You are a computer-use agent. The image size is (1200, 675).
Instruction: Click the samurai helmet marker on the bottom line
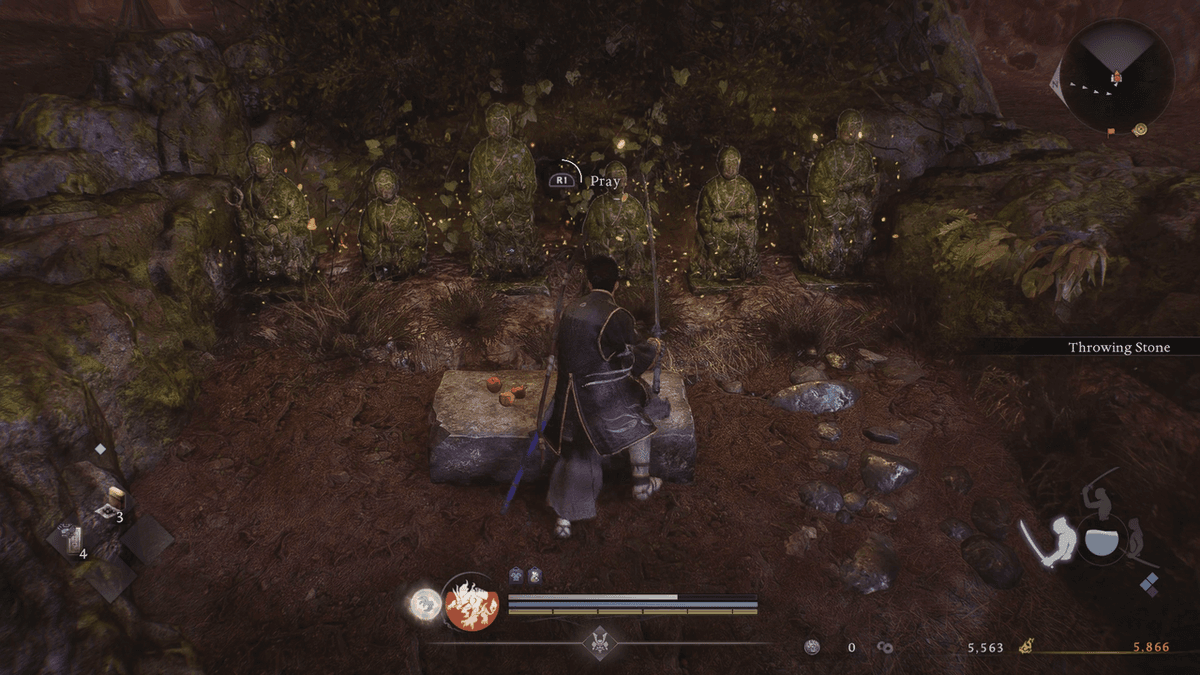pyautogui.click(x=600, y=641)
